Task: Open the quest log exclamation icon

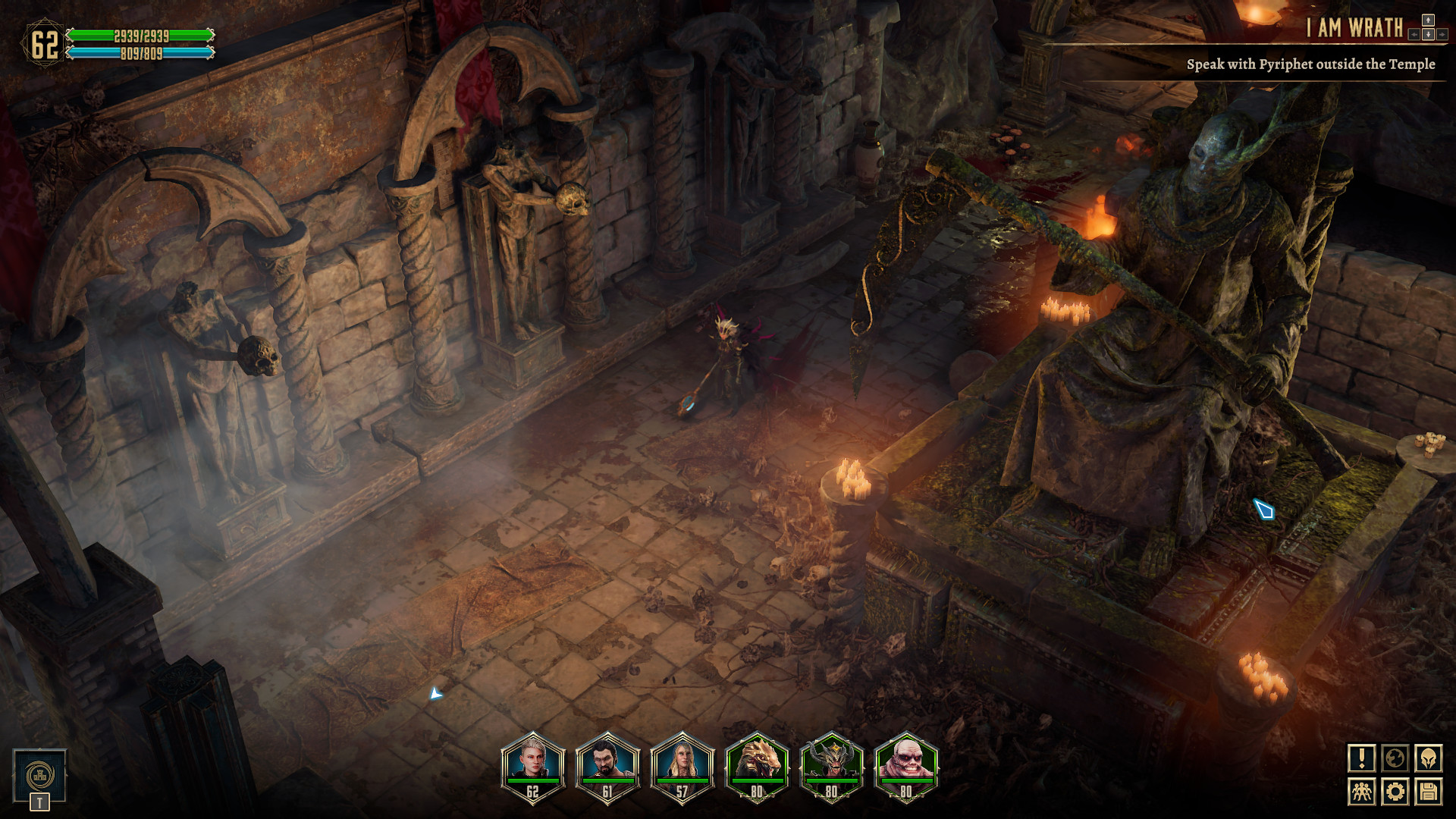Action: click(x=1363, y=760)
